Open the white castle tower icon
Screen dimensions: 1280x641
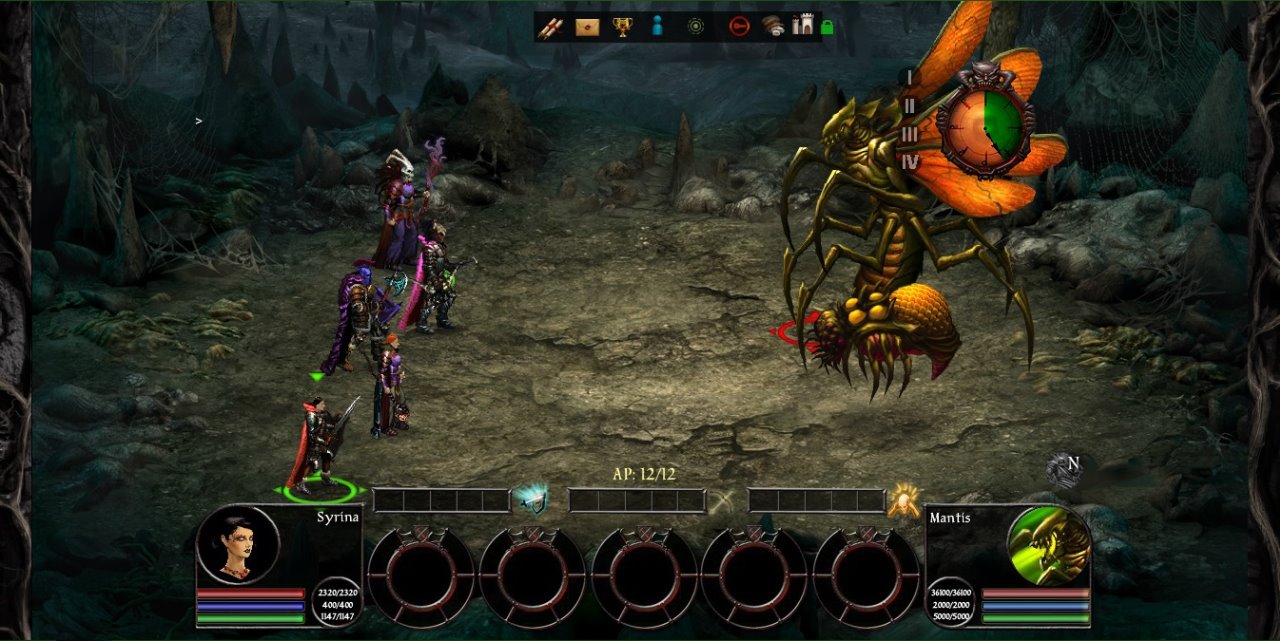(802, 26)
